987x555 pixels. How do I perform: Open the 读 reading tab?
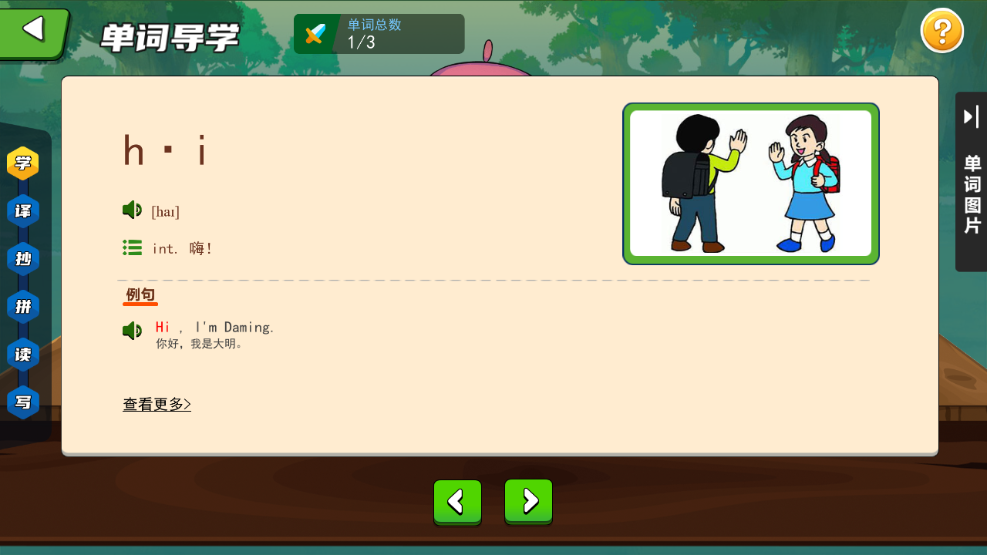pyautogui.click(x=23, y=354)
